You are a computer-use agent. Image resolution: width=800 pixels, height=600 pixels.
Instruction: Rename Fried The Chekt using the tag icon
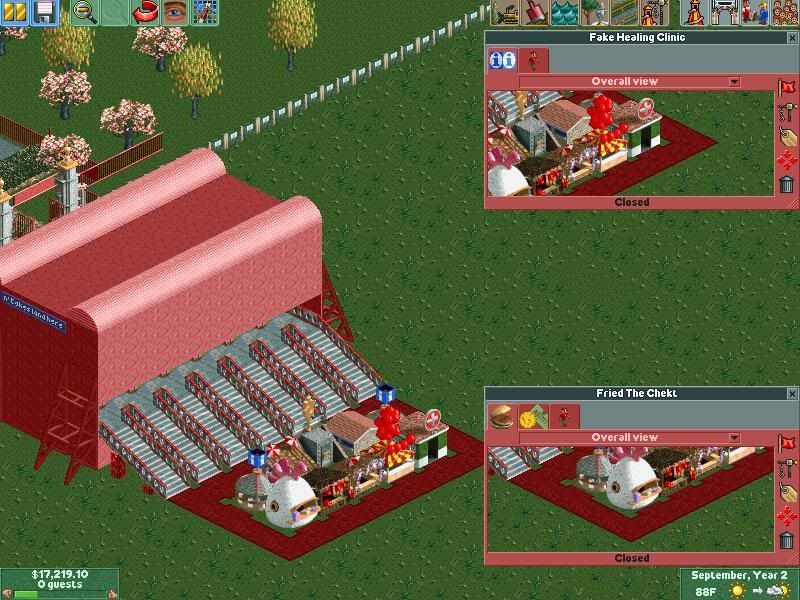787,492
